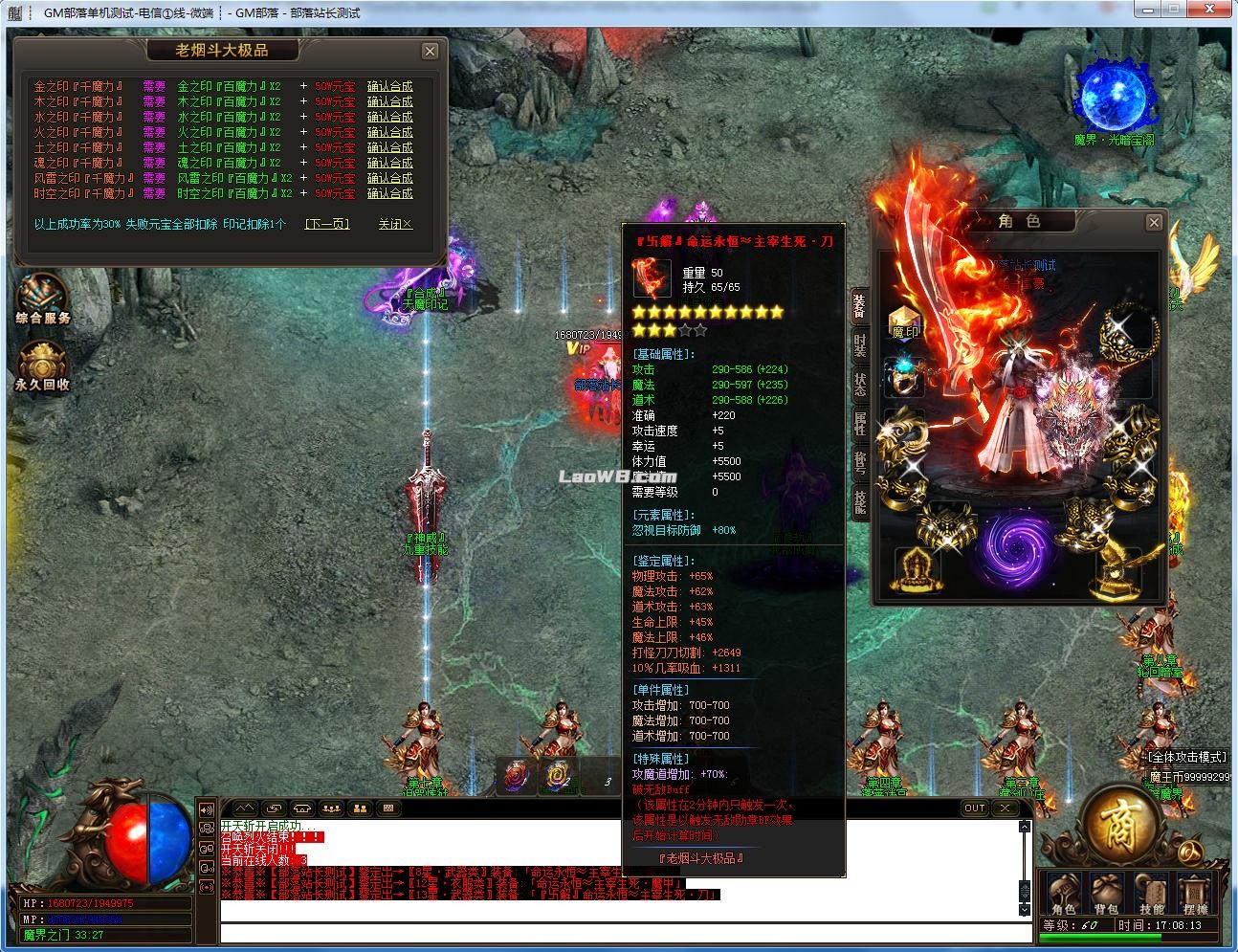This screenshot has height=952, width=1238.
Task: Select the 魔印 slot in character panel
Action: (x=905, y=323)
